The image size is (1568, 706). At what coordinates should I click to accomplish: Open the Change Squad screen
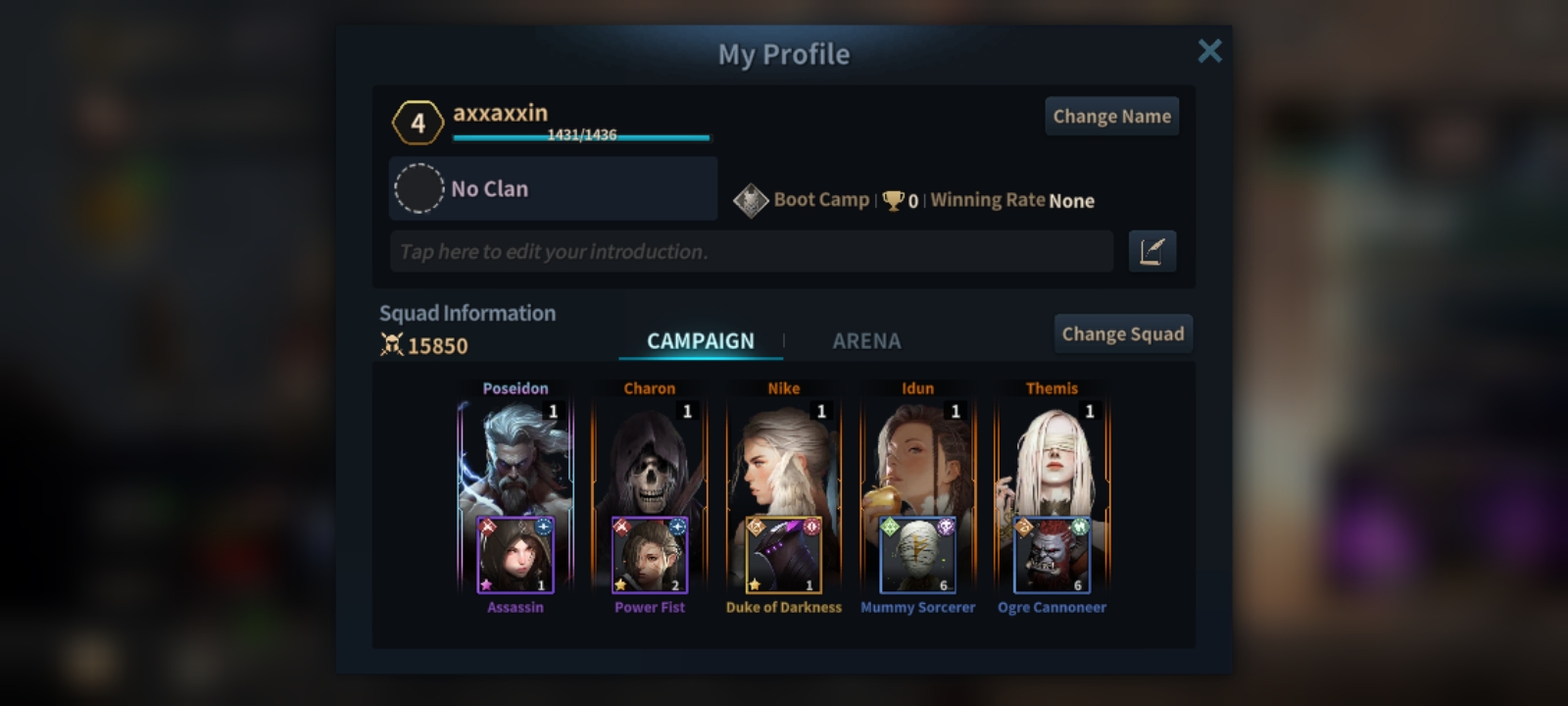pyautogui.click(x=1122, y=334)
